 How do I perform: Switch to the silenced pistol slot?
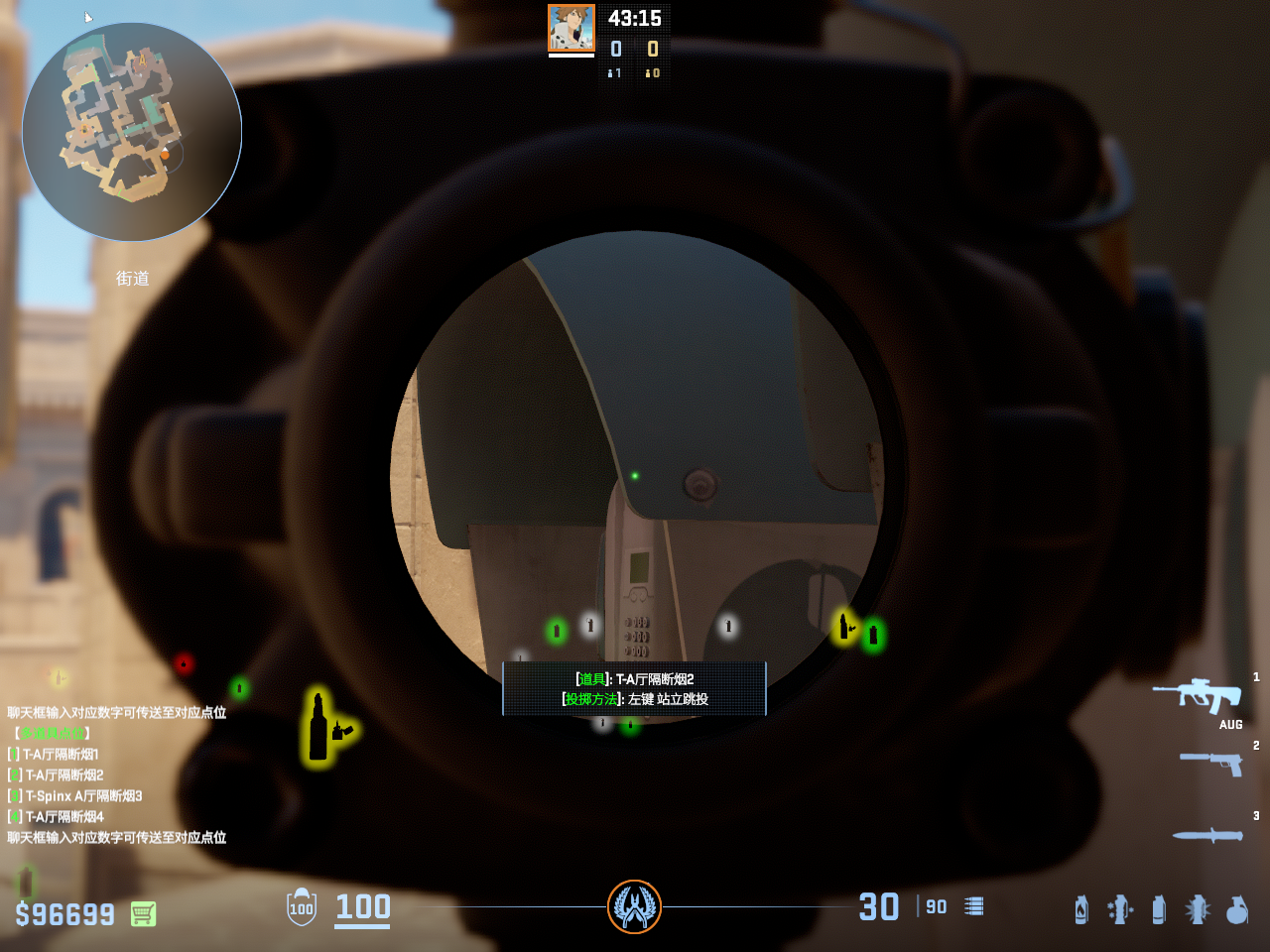(1211, 762)
